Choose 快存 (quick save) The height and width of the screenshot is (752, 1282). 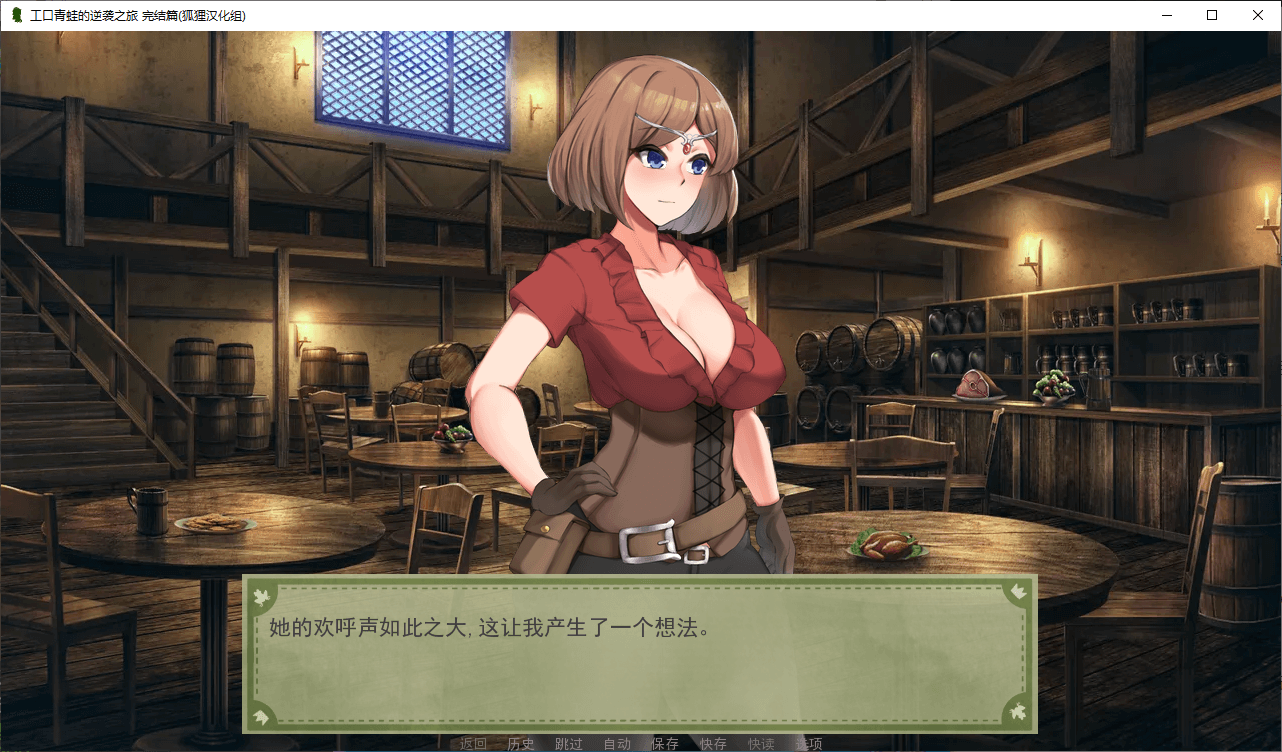click(x=713, y=743)
